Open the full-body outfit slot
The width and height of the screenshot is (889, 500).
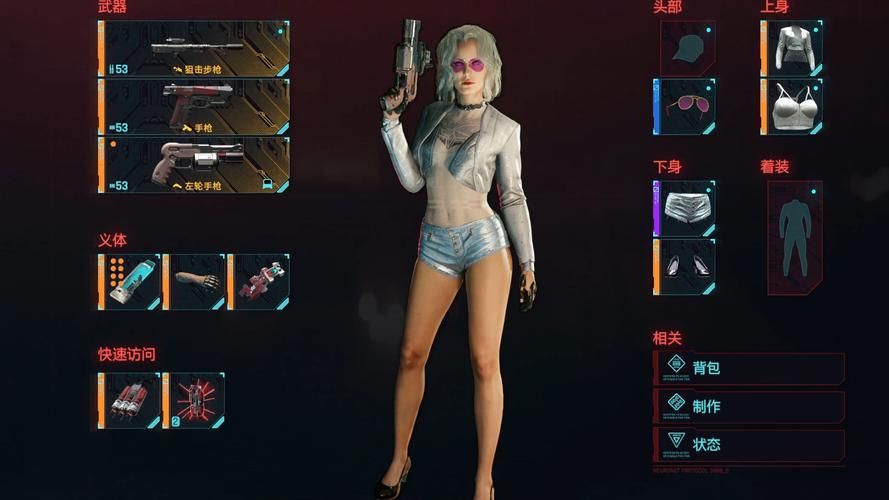point(795,238)
